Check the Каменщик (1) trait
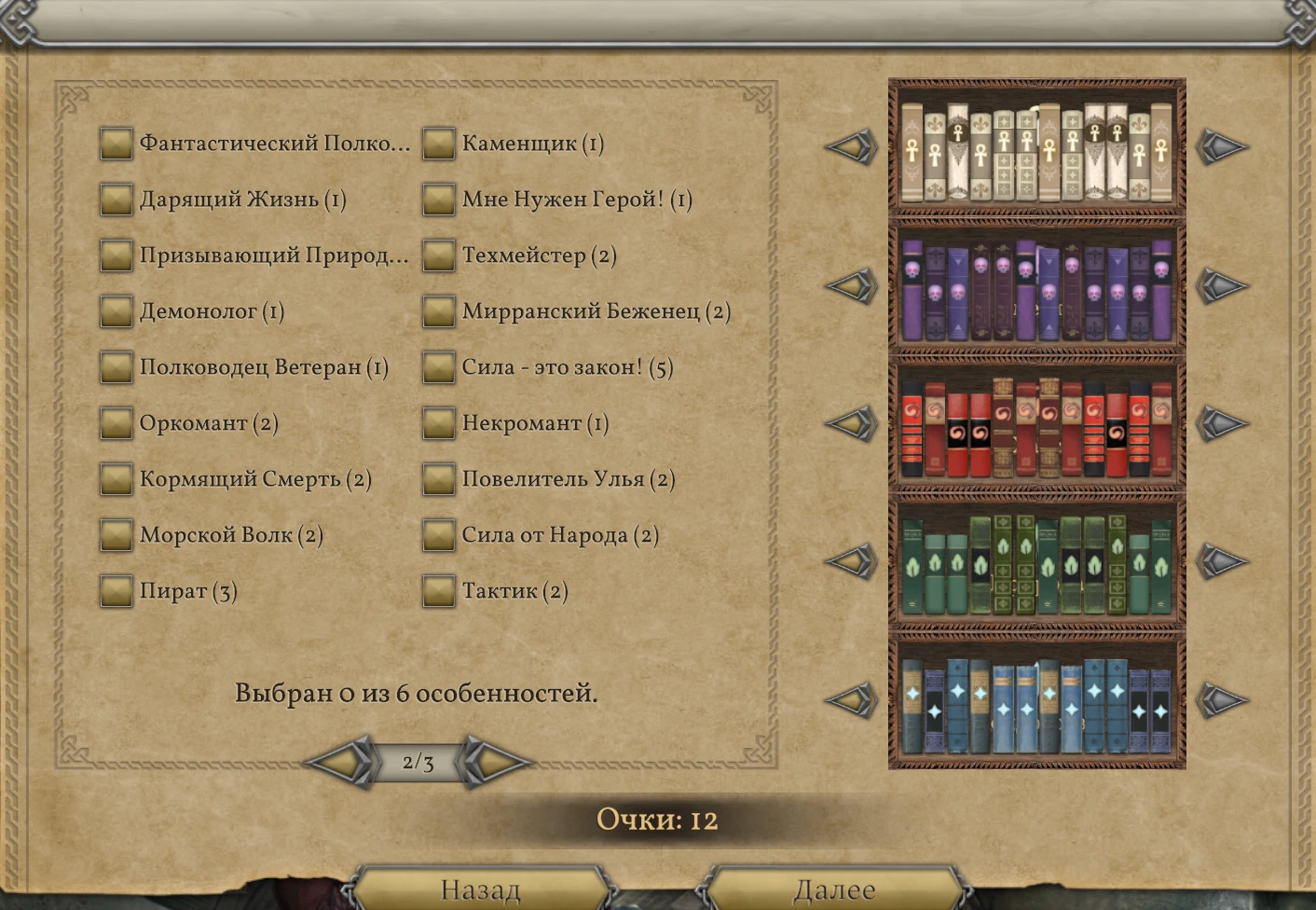Viewport: 1316px width, 910px height. pos(438,144)
